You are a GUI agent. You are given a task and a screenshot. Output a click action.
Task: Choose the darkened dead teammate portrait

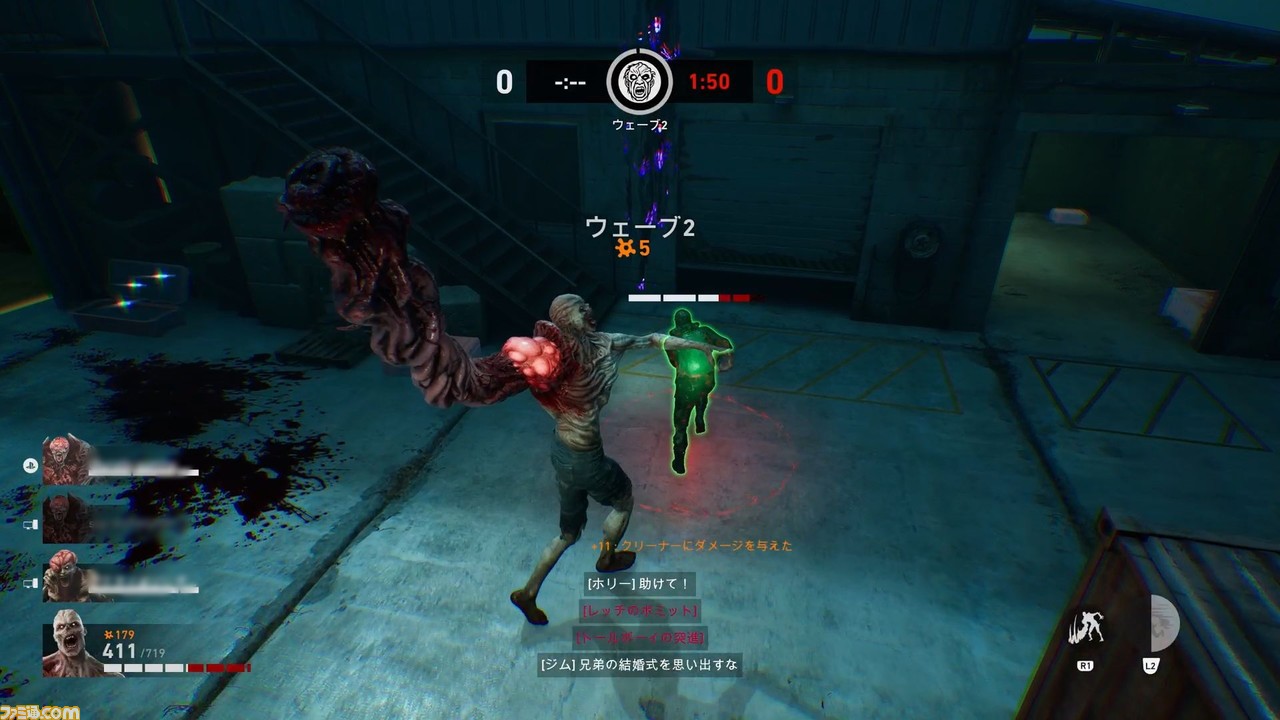pyautogui.click(x=67, y=518)
